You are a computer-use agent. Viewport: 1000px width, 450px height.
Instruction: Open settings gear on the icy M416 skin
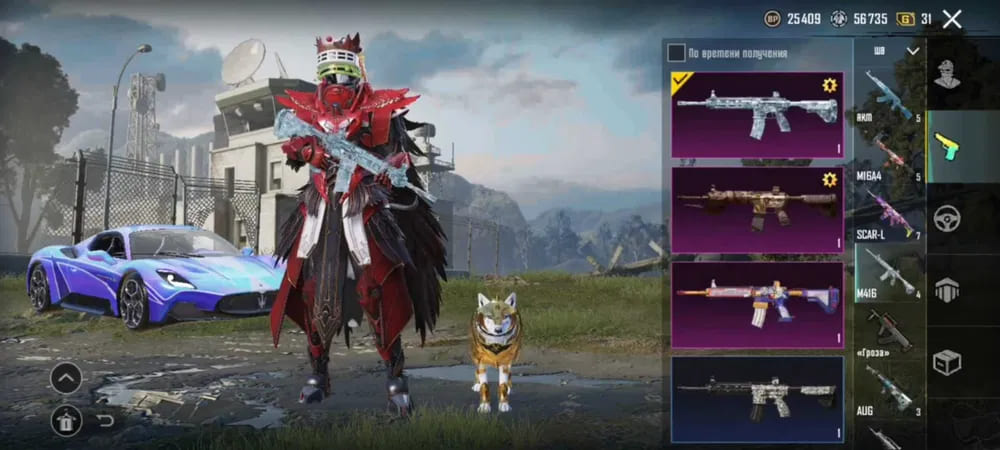pos(829,86)
